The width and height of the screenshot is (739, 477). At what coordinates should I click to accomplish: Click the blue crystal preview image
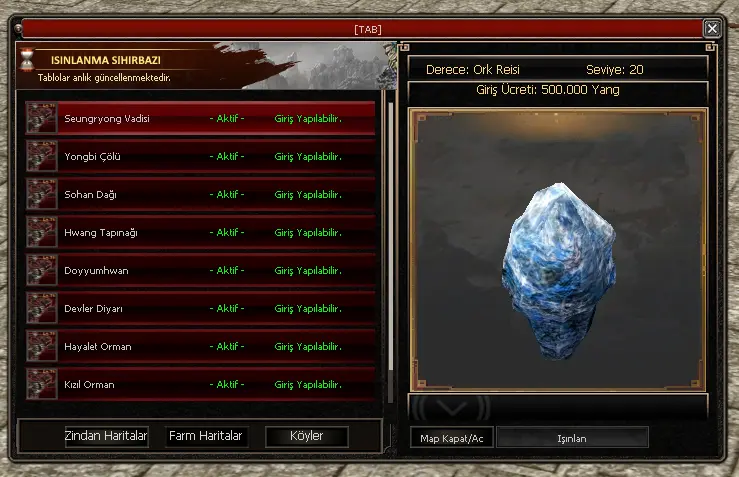pyautogui.click(x=557, y=270)
